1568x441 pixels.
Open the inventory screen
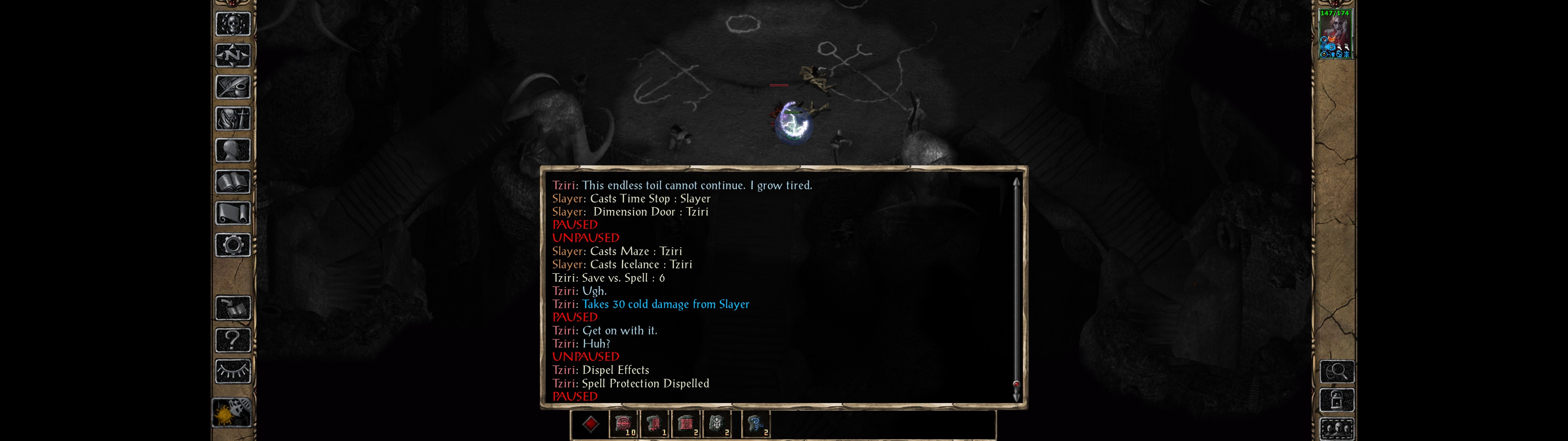pos(232,118)
